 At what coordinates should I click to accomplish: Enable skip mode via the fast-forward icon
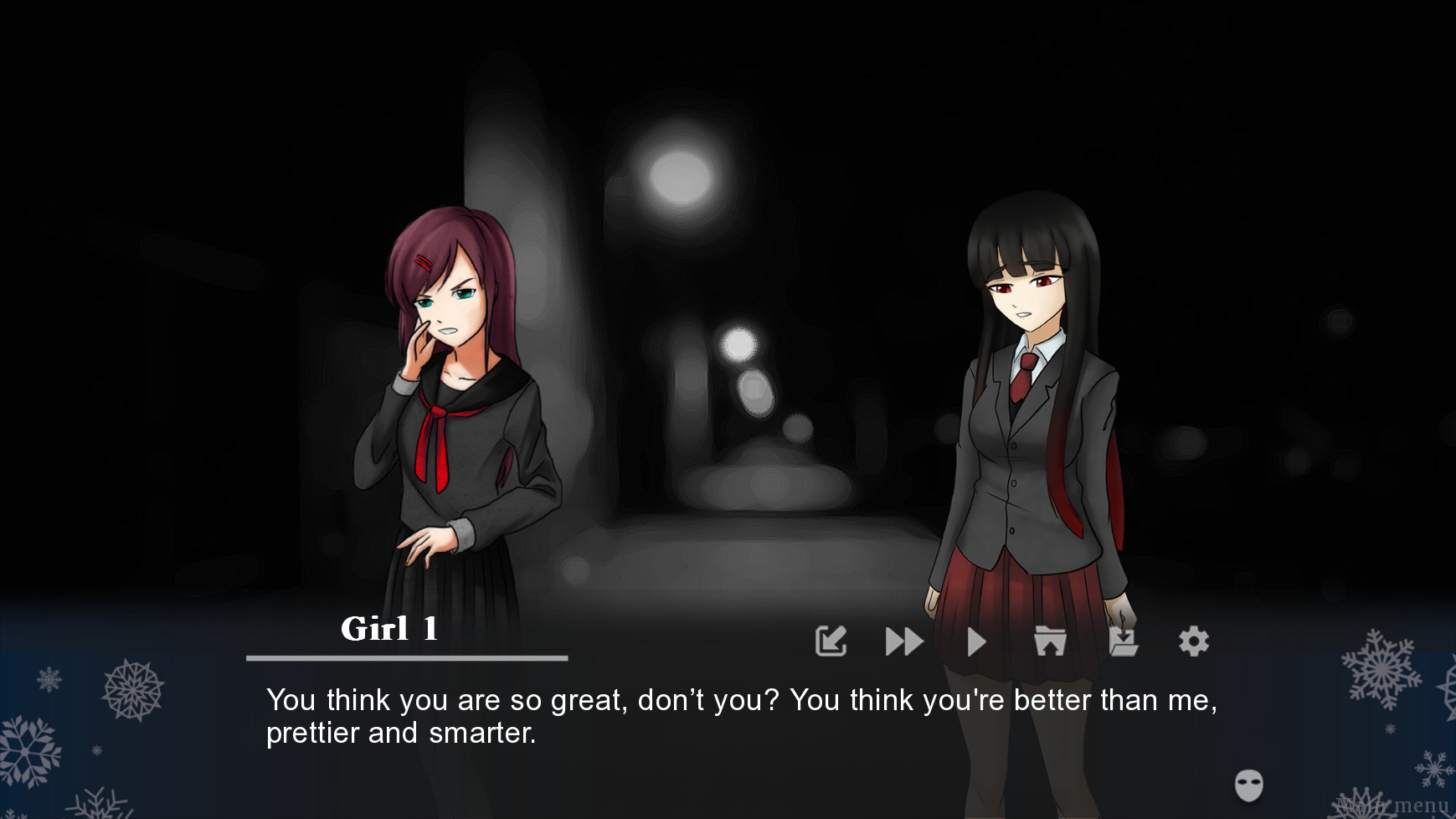click(x=903, y=641)
